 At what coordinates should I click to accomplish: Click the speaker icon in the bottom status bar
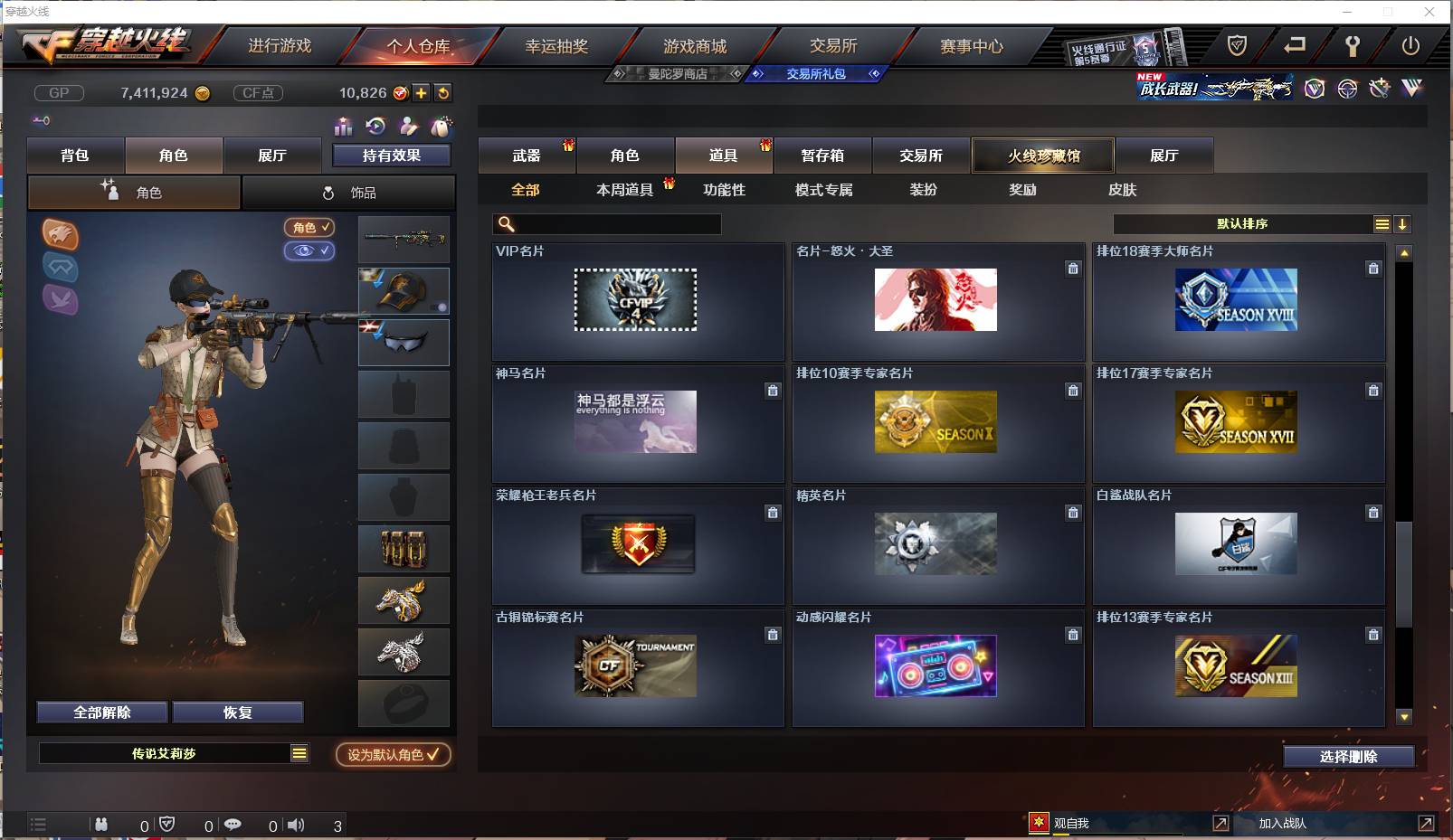(x=296, y=825)
